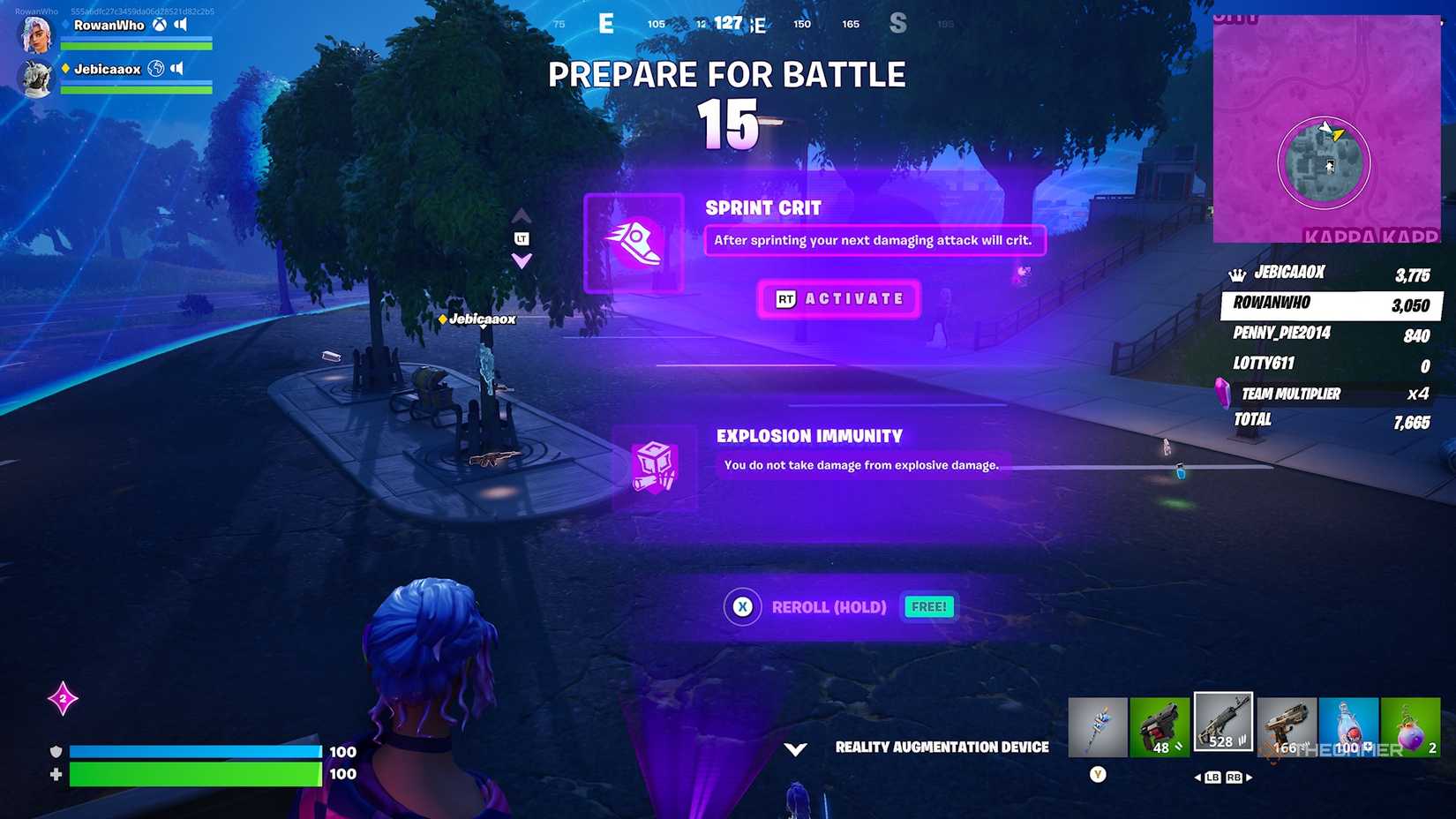Image resolution: width=1456 pixels, height=819 pixels.
Task: Click the Harvesting Tool pickaxe slot
Action: click(1097, 724)
